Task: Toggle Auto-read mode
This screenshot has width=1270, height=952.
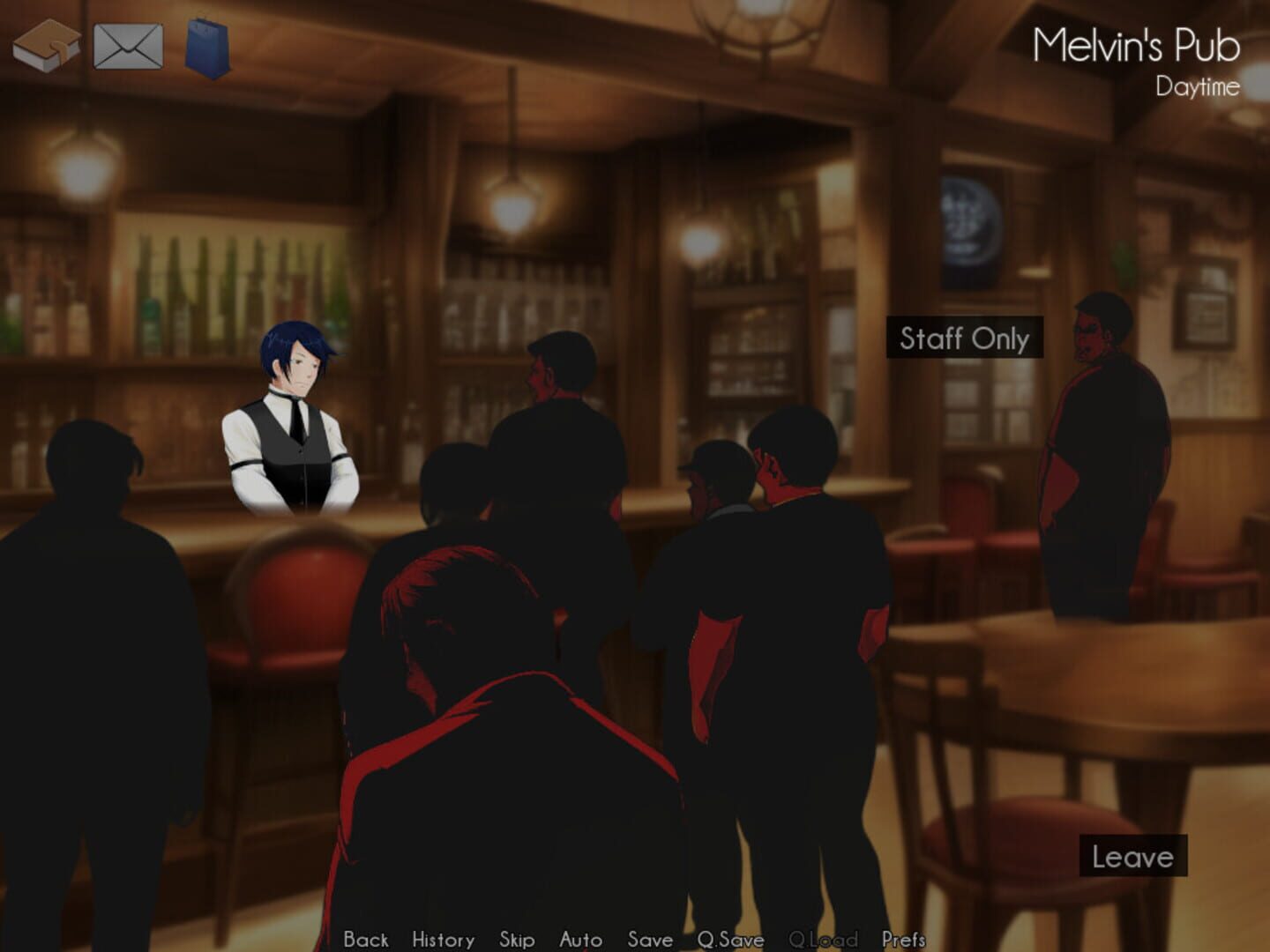Action: pyautogui.click(x=582, y=940)
